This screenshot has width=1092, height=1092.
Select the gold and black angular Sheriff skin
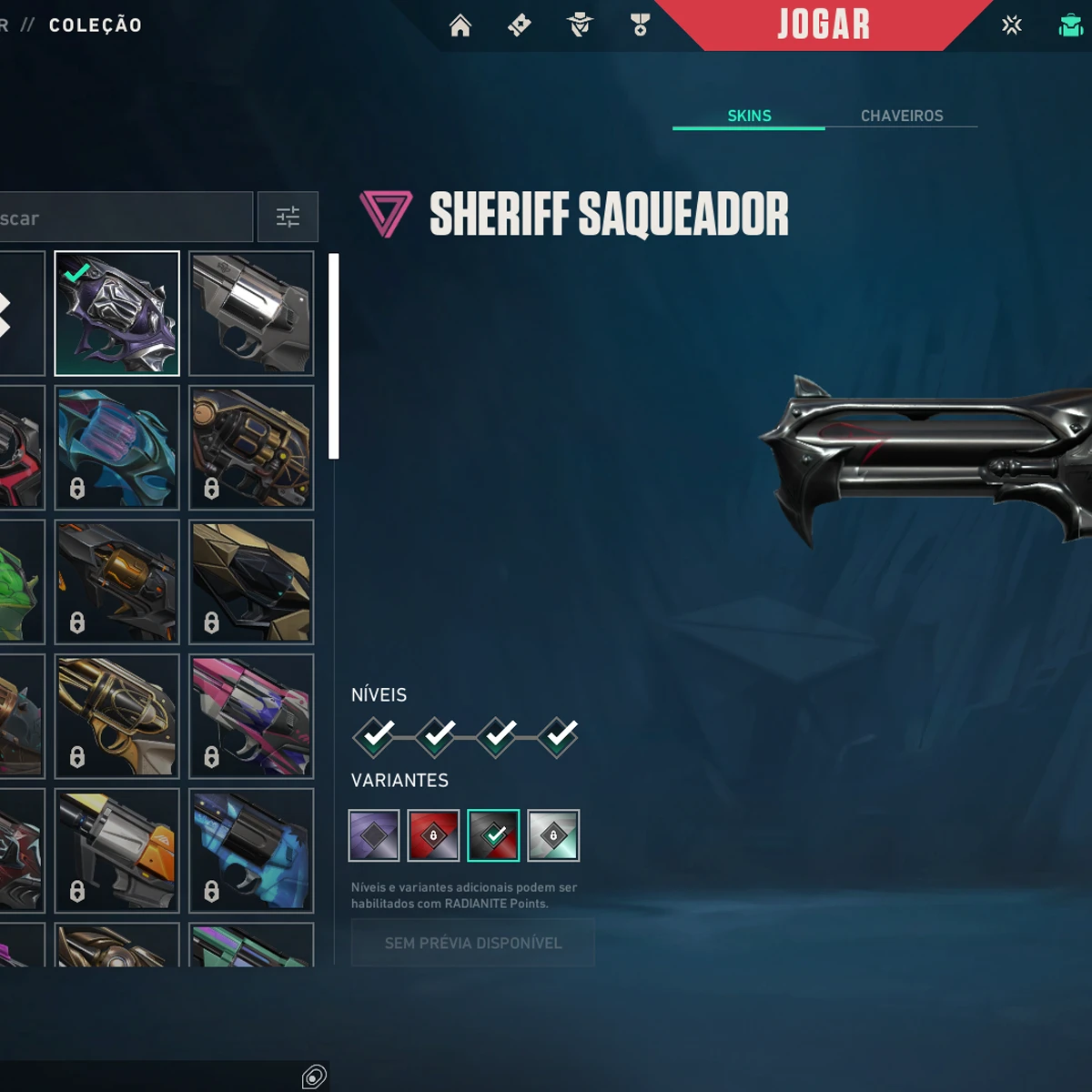(252, 582)
